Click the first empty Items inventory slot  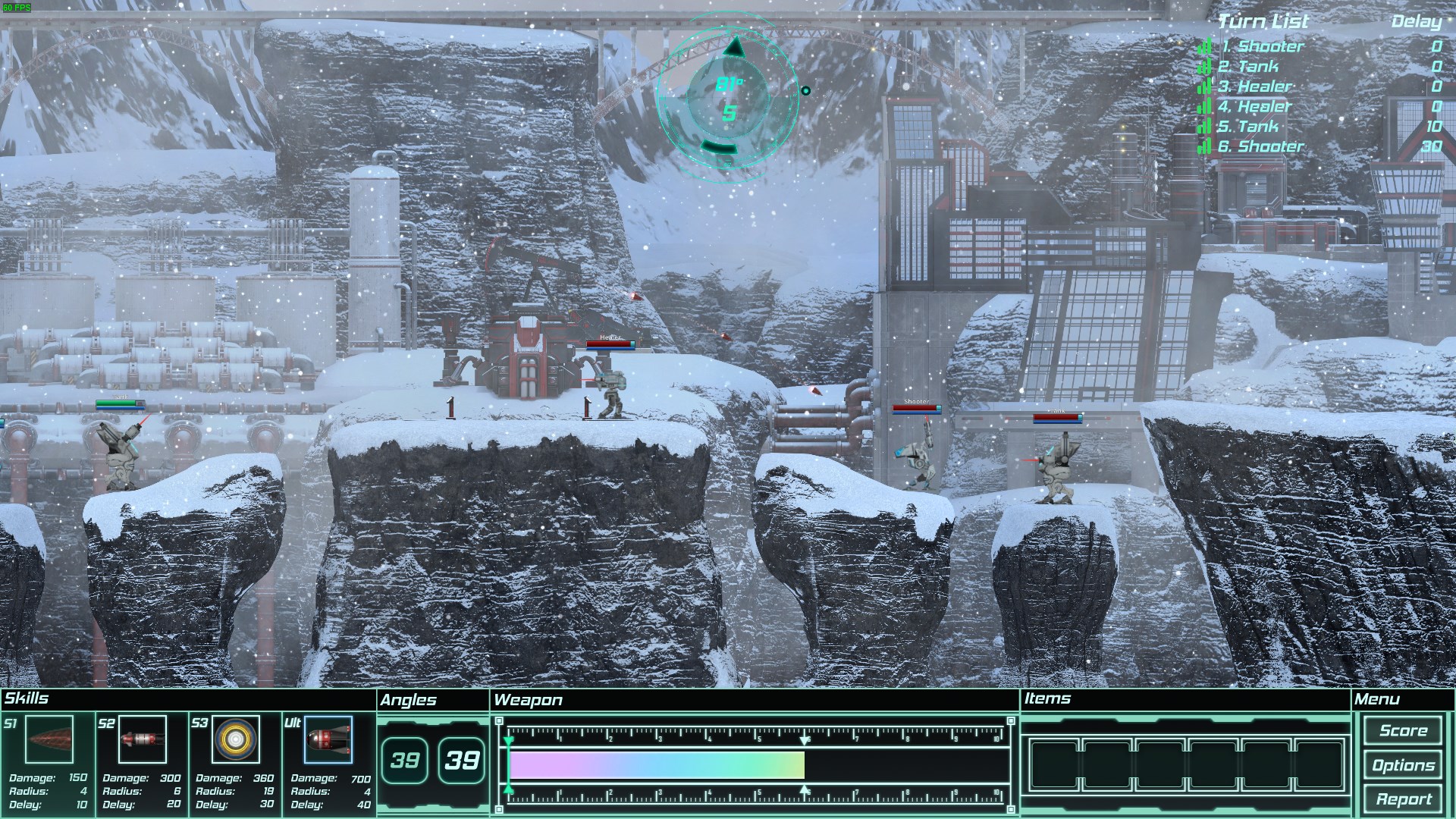coord(1056,764)
